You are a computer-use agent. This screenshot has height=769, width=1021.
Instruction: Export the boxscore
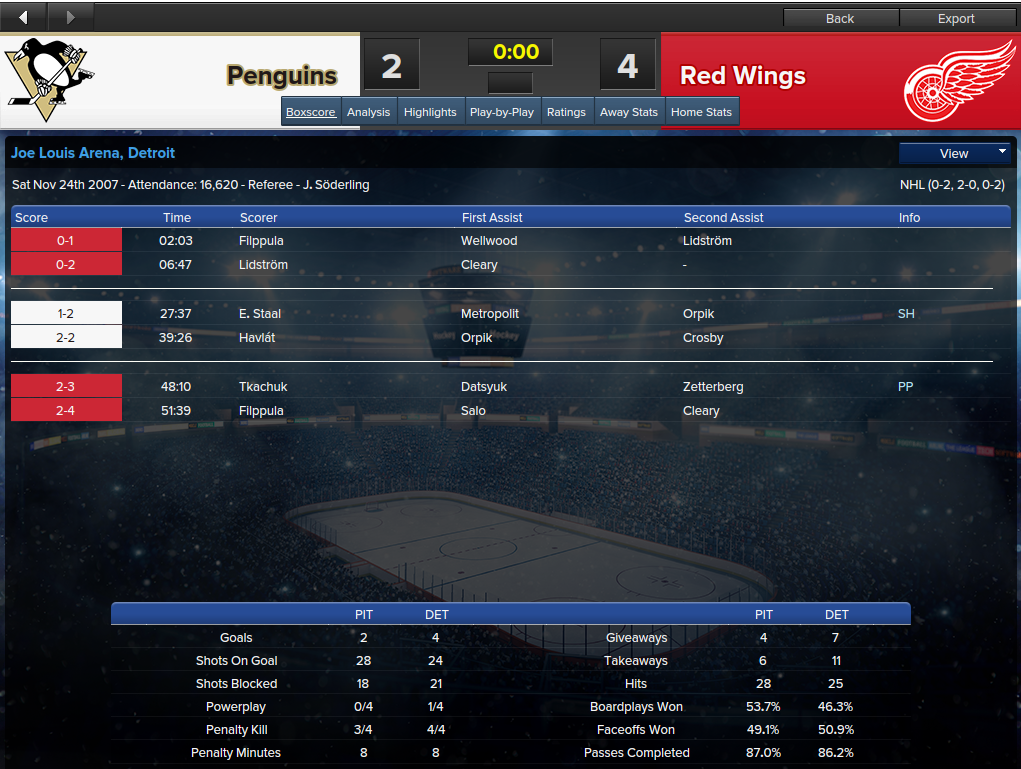pyautogui.click(x=956, y=18)
